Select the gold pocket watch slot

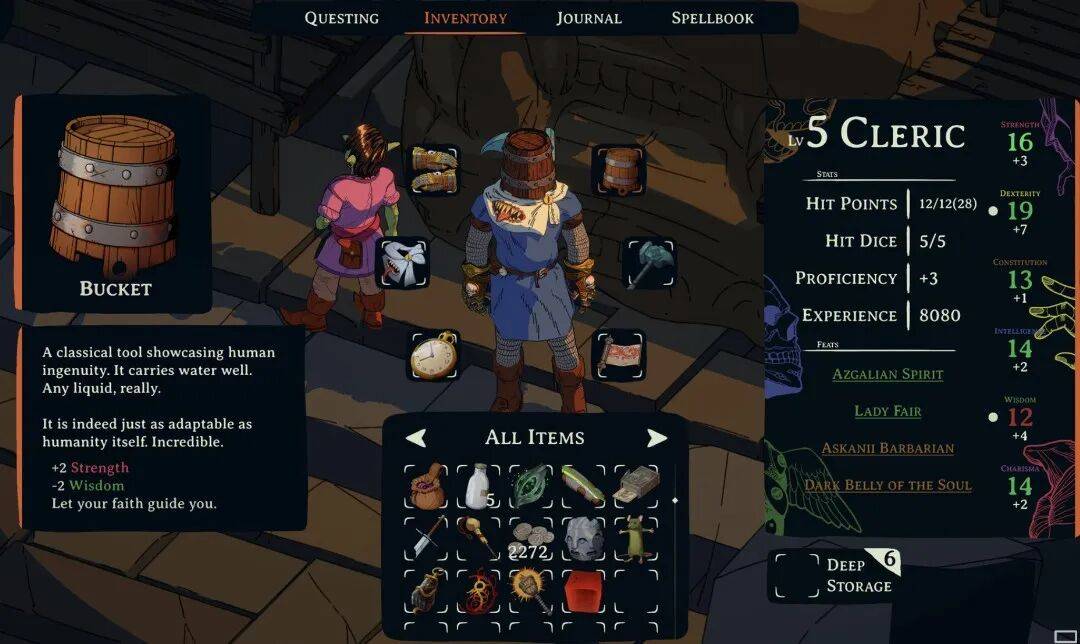point(435,355)
